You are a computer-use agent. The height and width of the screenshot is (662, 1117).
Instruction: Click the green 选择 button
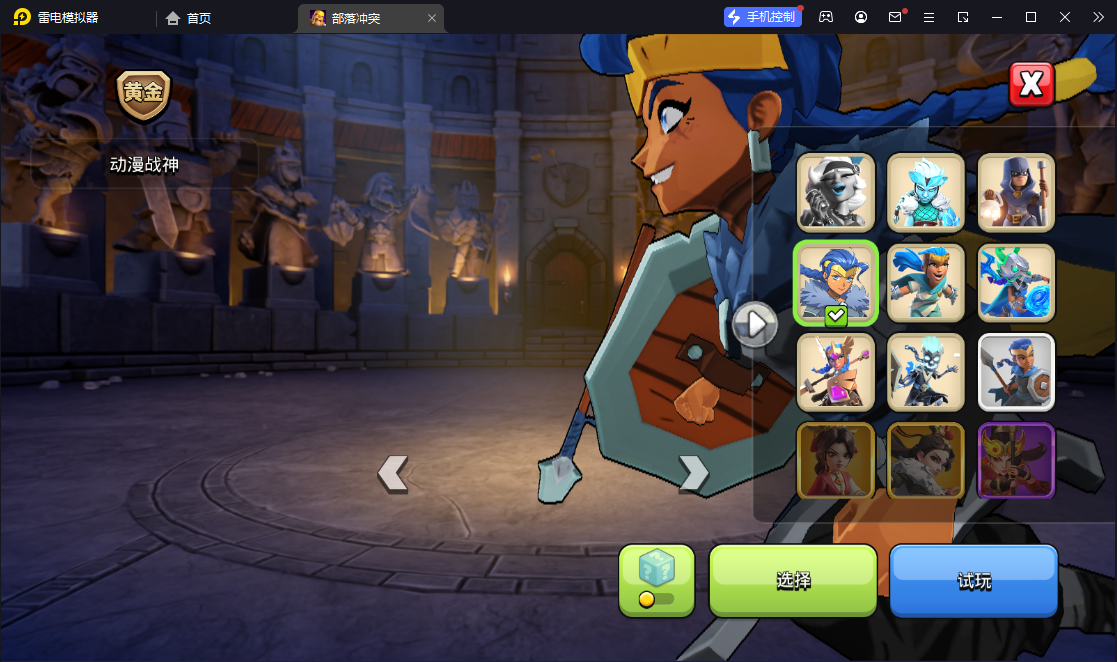click(793, 581)
